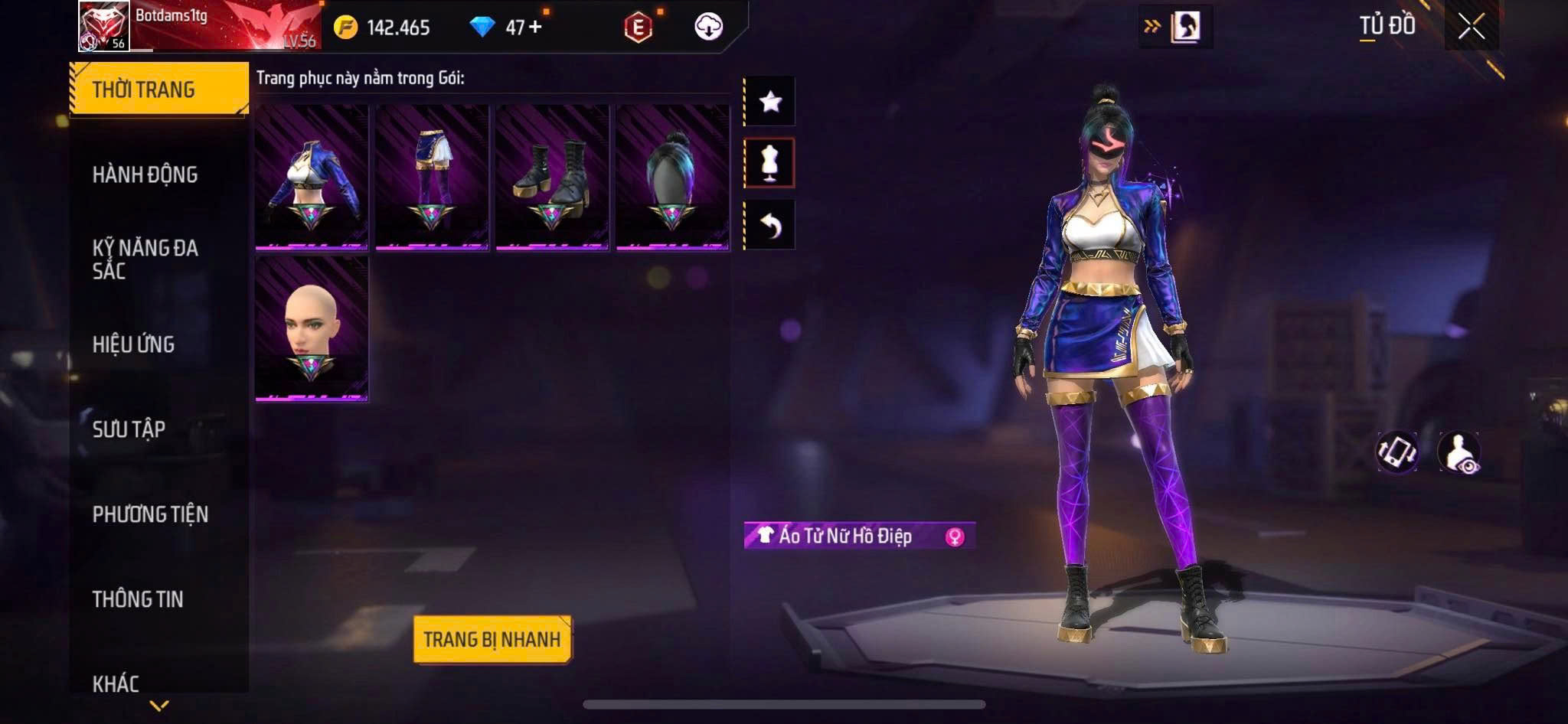Select the mannequin outfit icon
The height and width of the screenshot is (724, 1568).
coord(770,163)
